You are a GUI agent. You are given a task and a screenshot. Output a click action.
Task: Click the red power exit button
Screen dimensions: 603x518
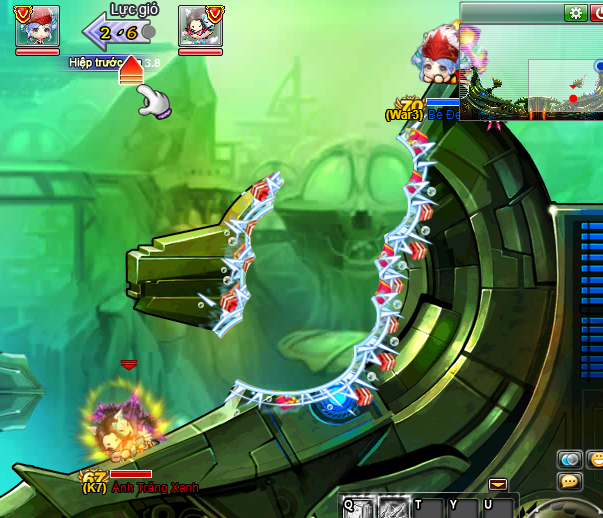point(597,13)
